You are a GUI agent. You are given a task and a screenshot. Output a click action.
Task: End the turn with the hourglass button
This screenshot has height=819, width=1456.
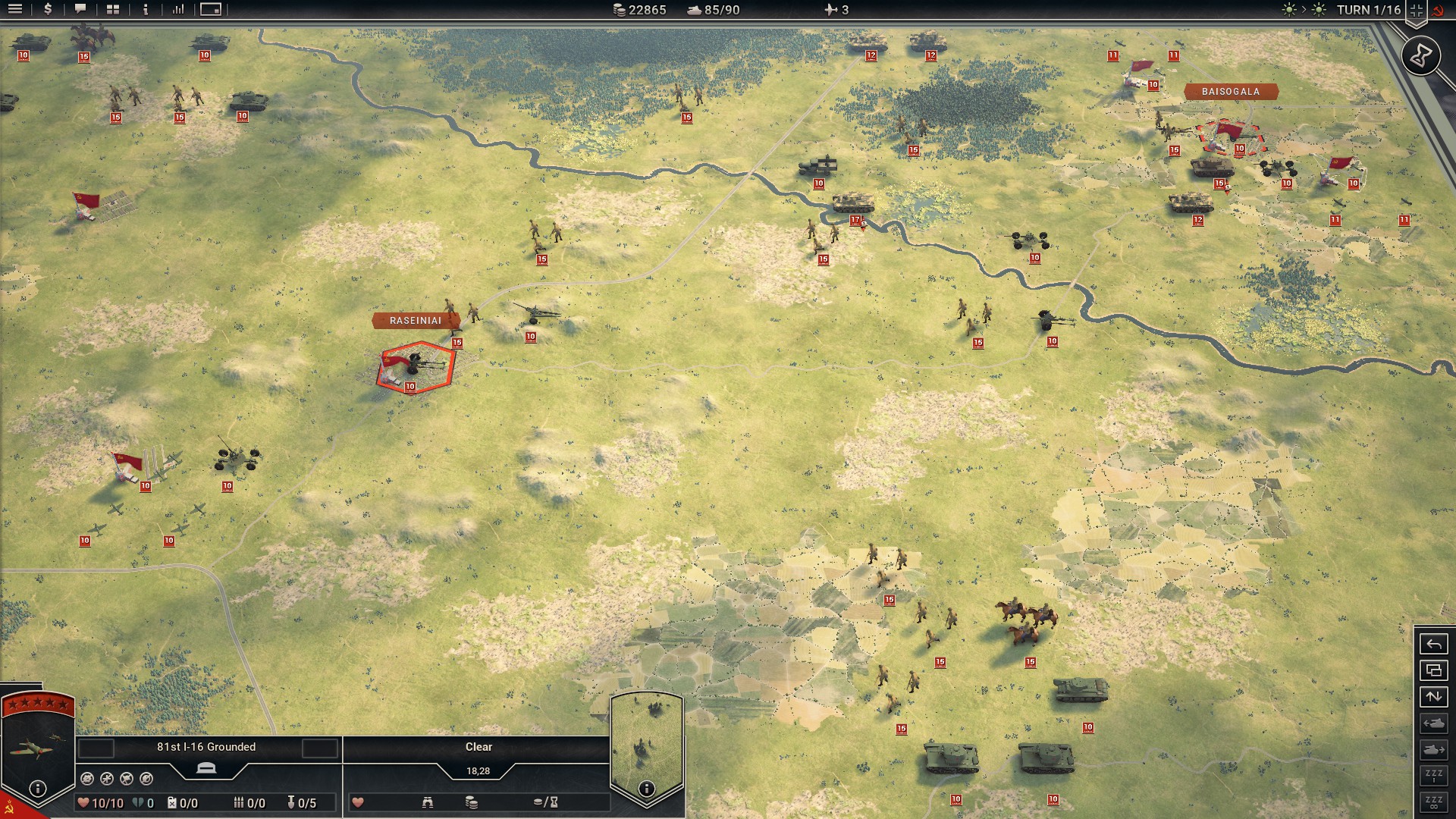[1420, 55]
